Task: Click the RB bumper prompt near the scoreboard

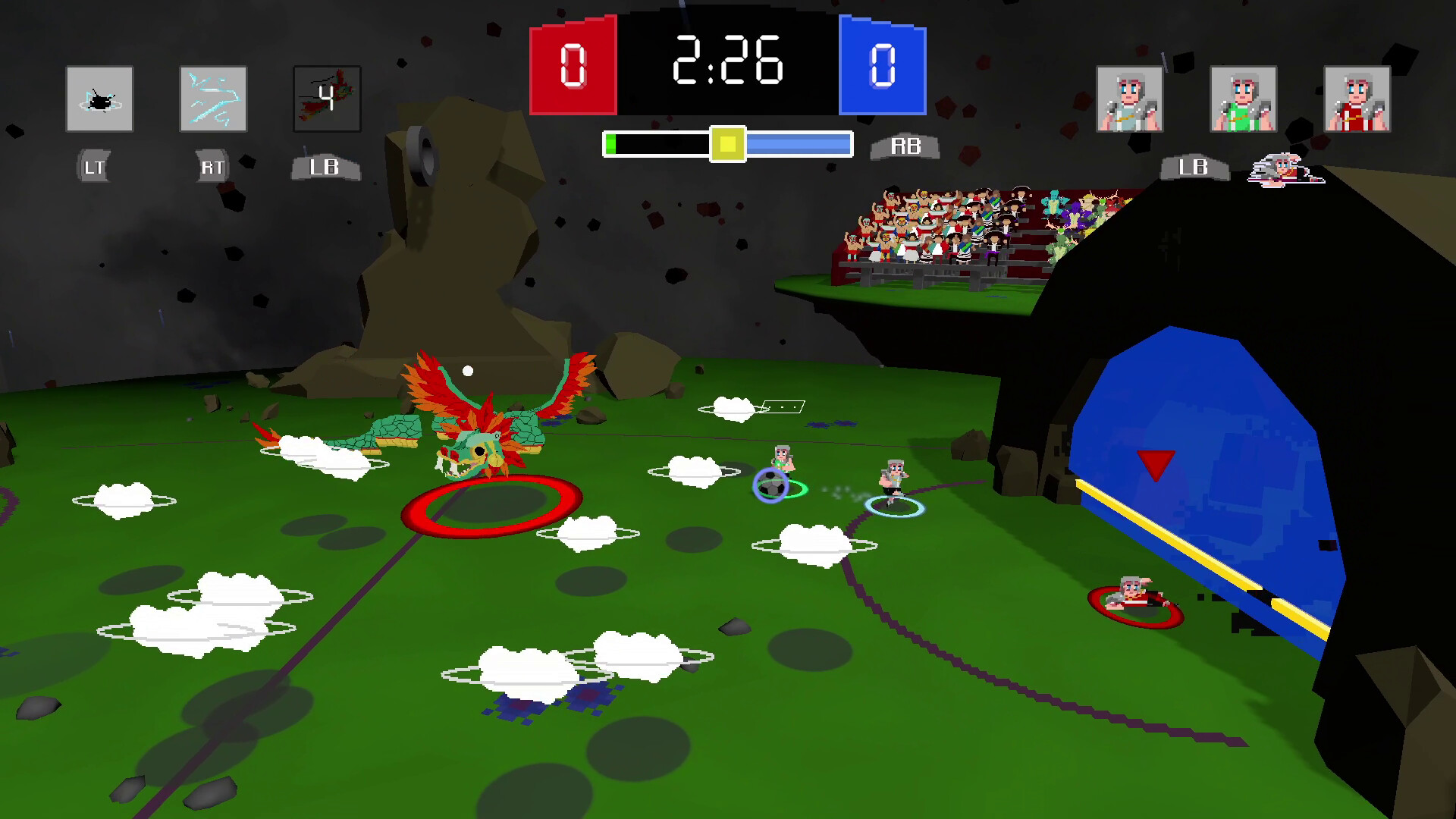Action: tap(907, 146)
